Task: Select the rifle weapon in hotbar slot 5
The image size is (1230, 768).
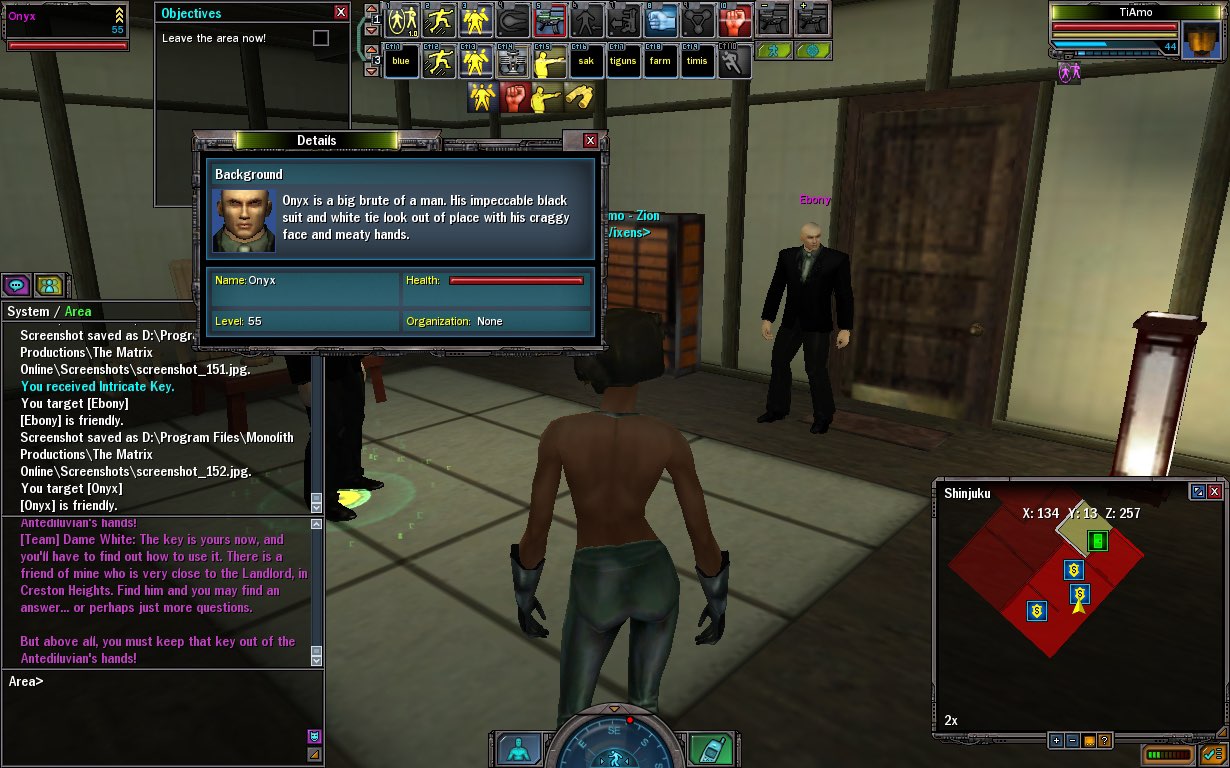Action: pos(549,20)
